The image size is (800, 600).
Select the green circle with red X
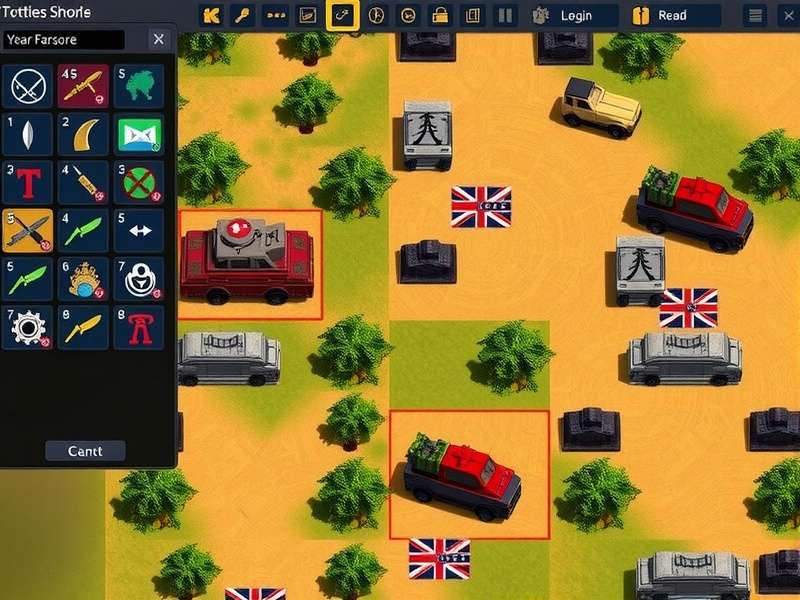point(138,183)
